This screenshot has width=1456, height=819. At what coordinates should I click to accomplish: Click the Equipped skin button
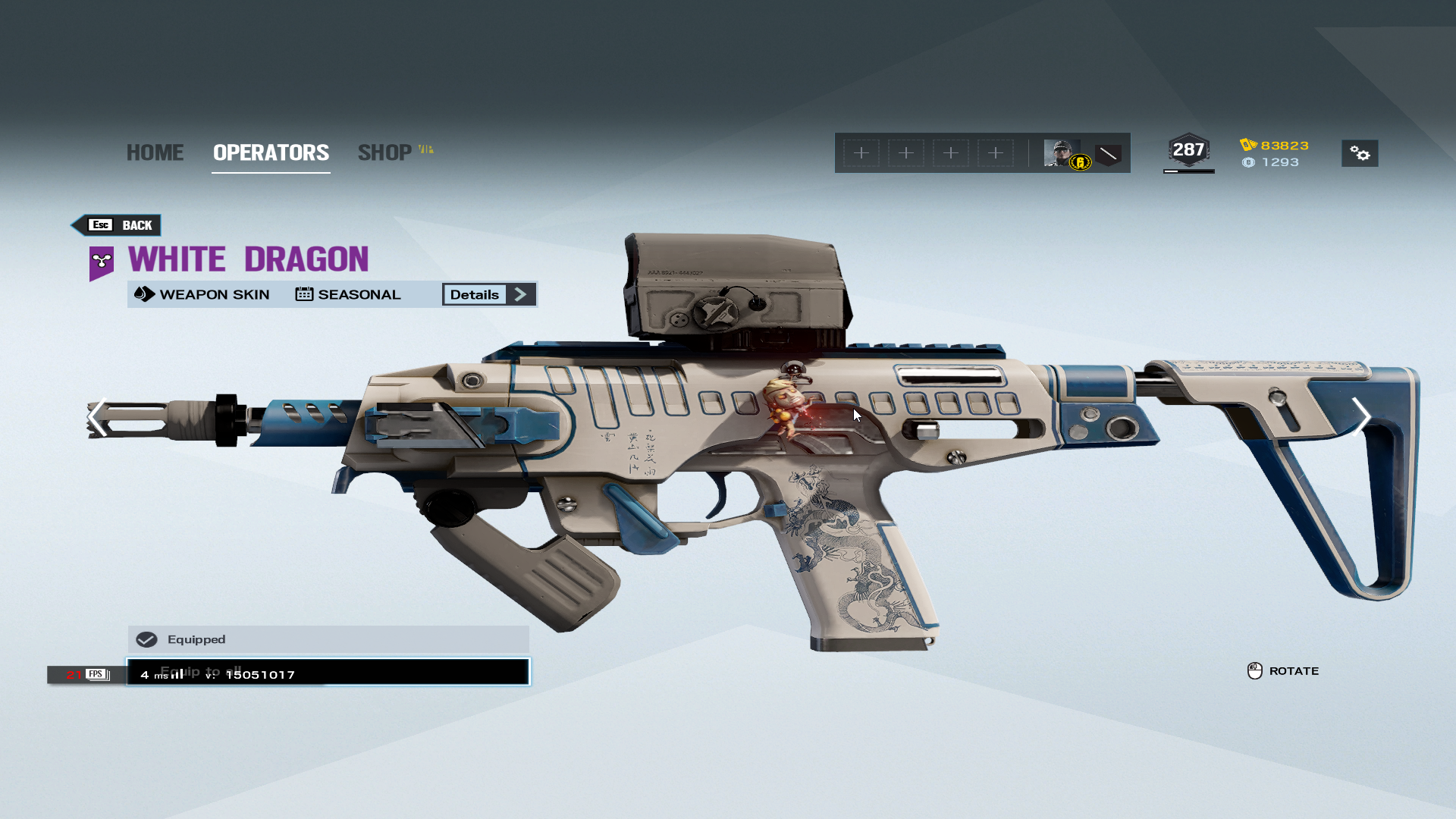coord(328,640)
